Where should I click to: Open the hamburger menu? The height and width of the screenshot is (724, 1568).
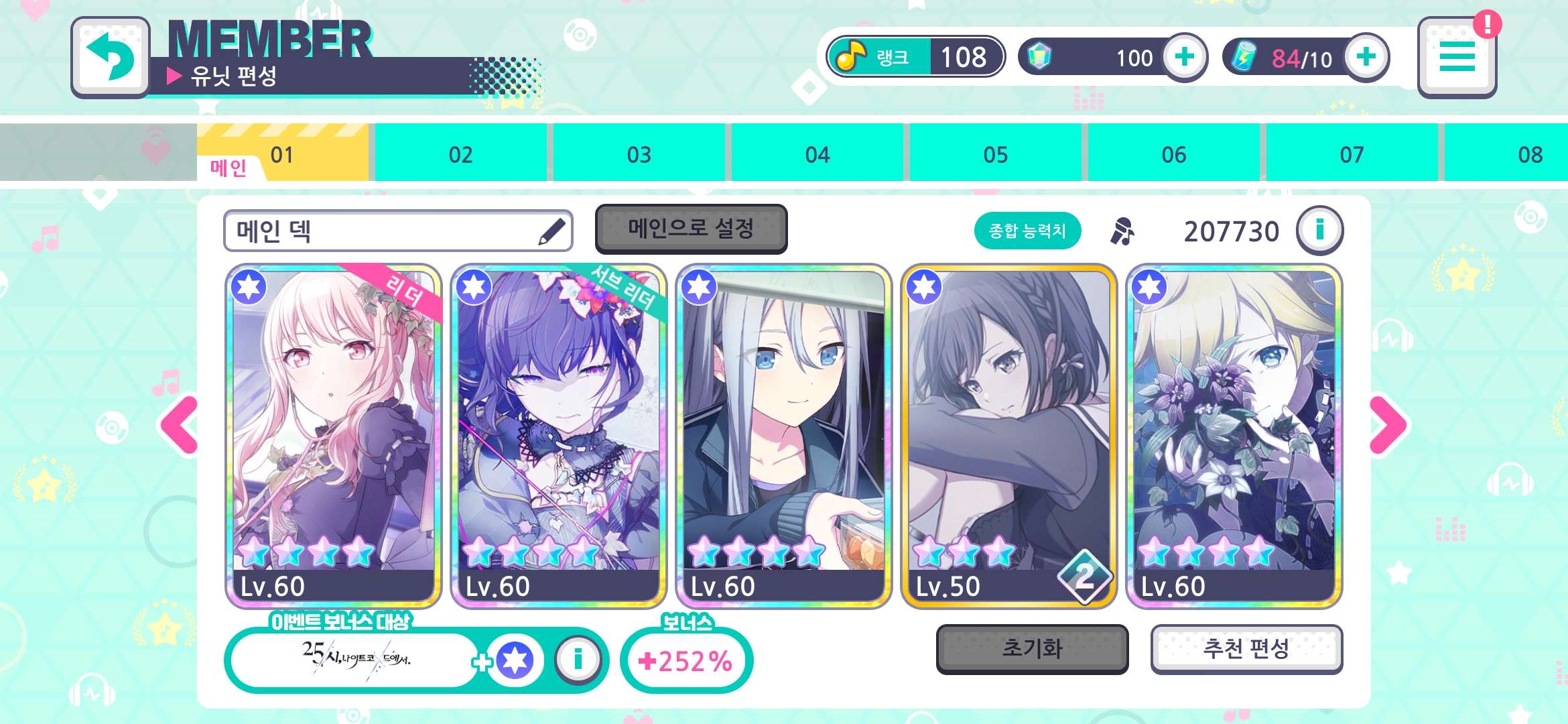coord(1457,57)
